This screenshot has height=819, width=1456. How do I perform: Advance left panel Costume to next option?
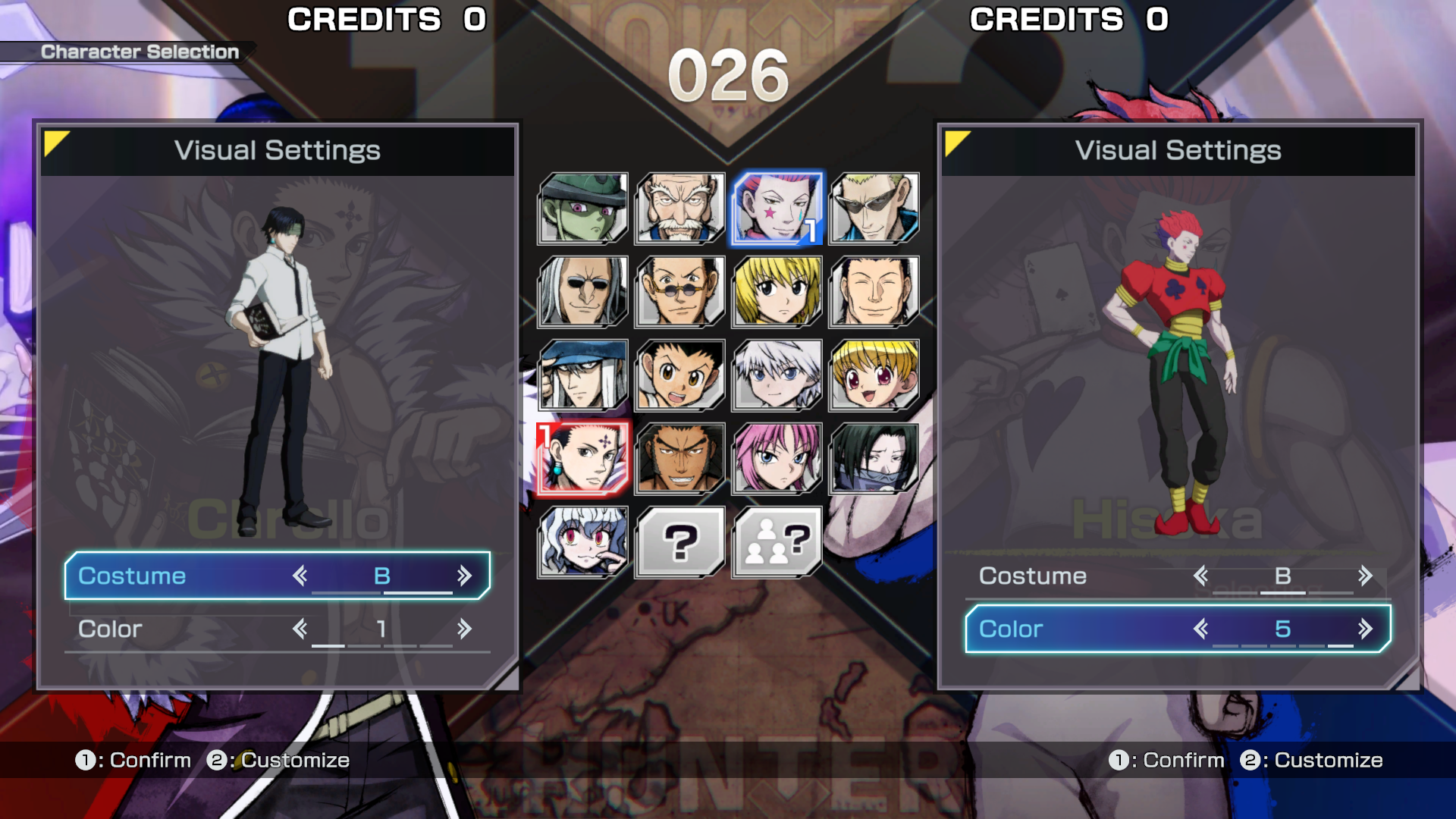[464, 576]
